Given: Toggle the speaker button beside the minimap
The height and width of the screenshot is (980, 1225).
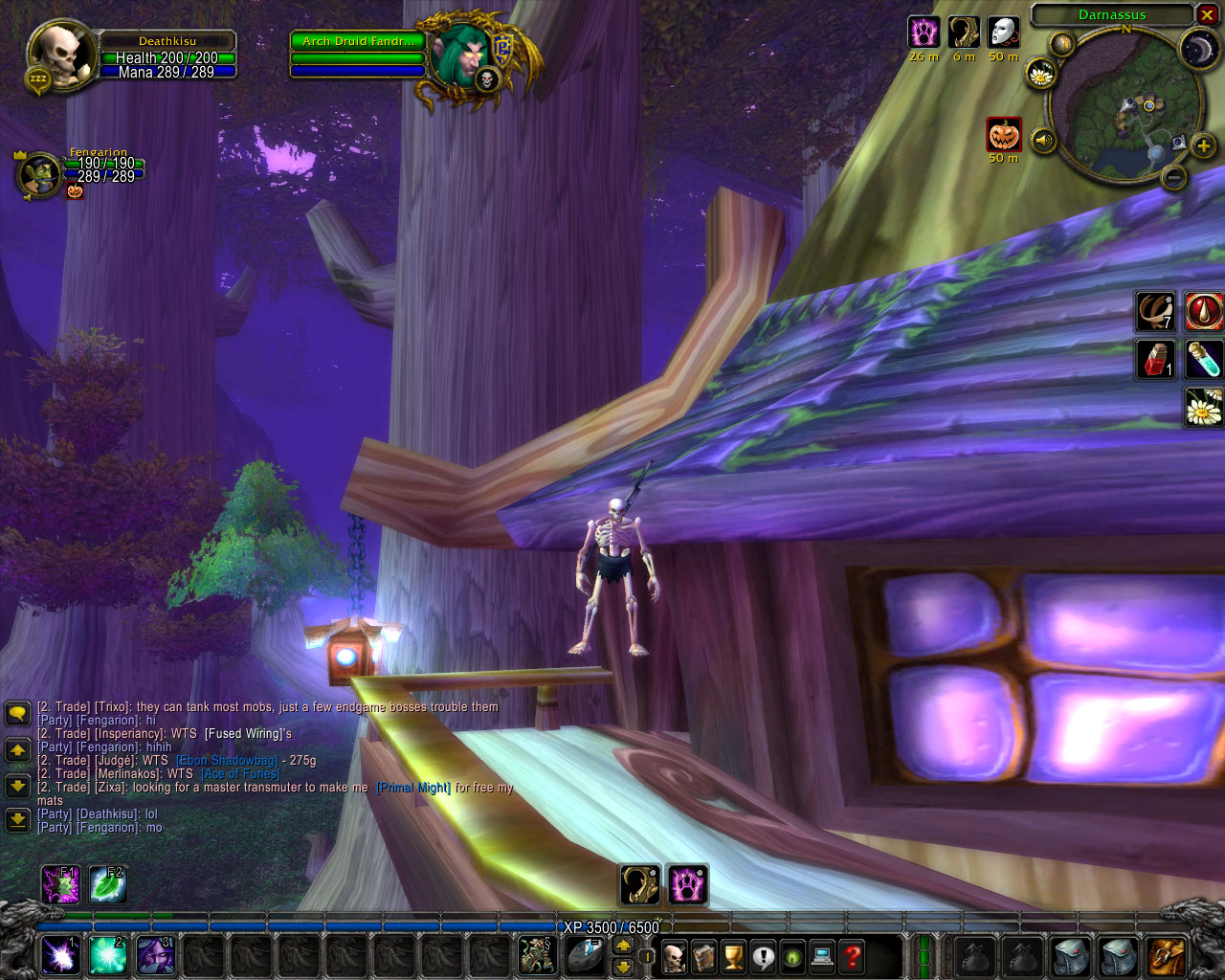Looking at the screenshot, I should (x=1043, y=141).
